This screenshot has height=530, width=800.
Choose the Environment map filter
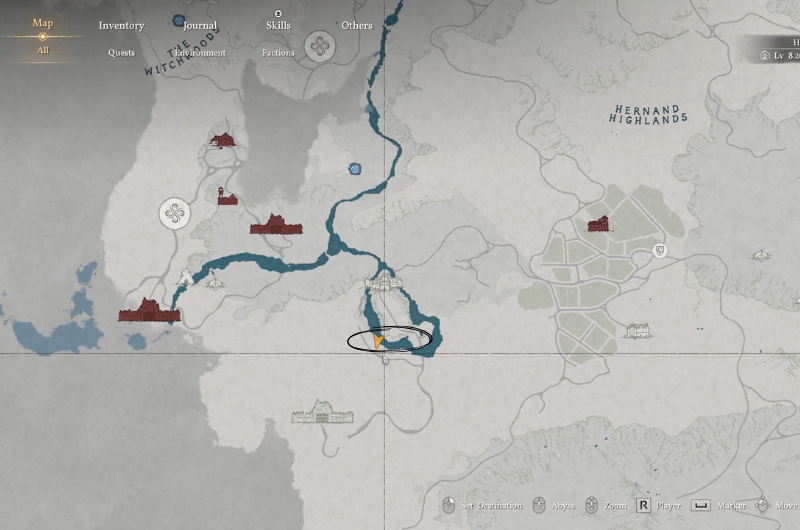pos(200,52)
